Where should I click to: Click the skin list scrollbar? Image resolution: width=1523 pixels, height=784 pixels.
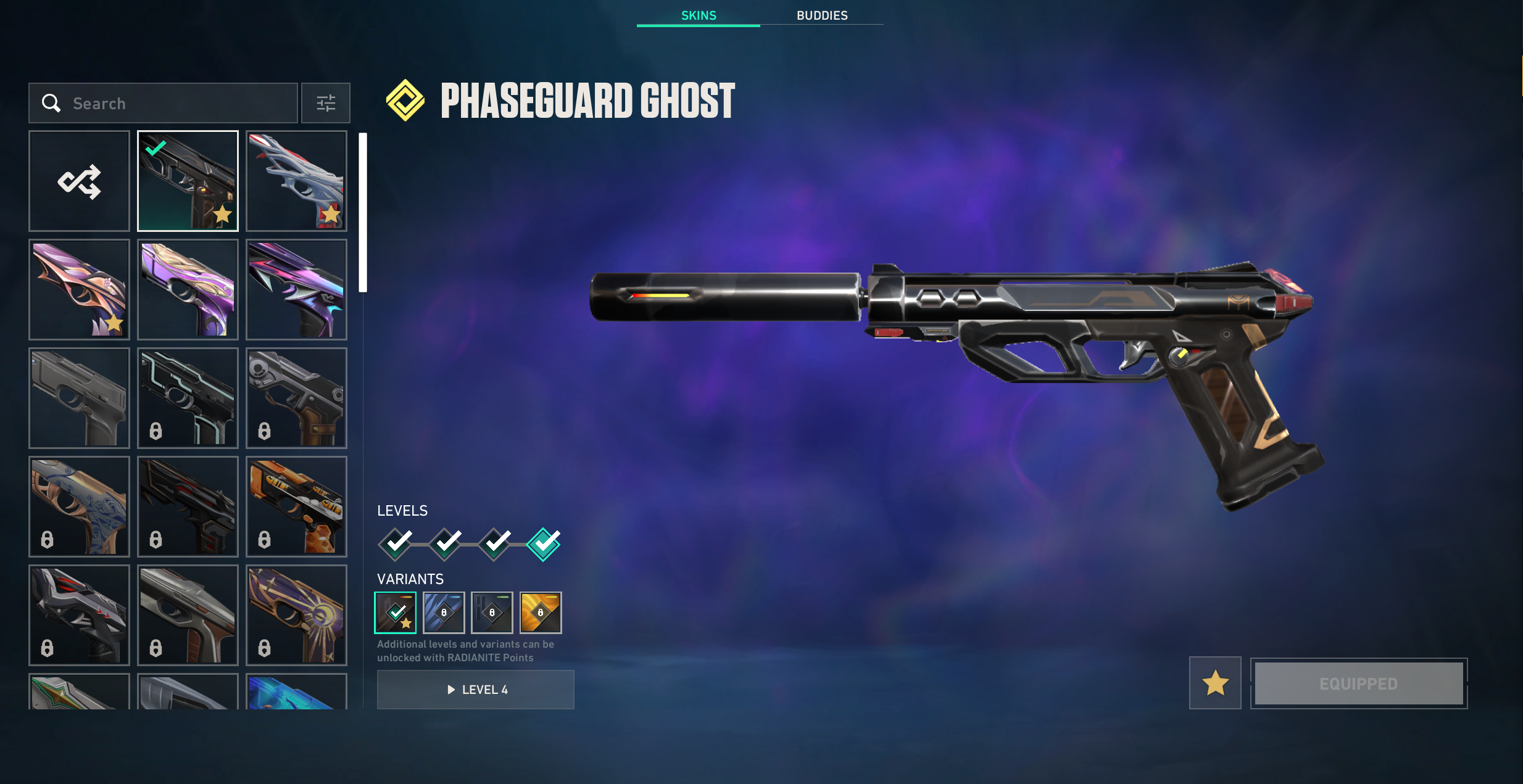coord(363,213)
